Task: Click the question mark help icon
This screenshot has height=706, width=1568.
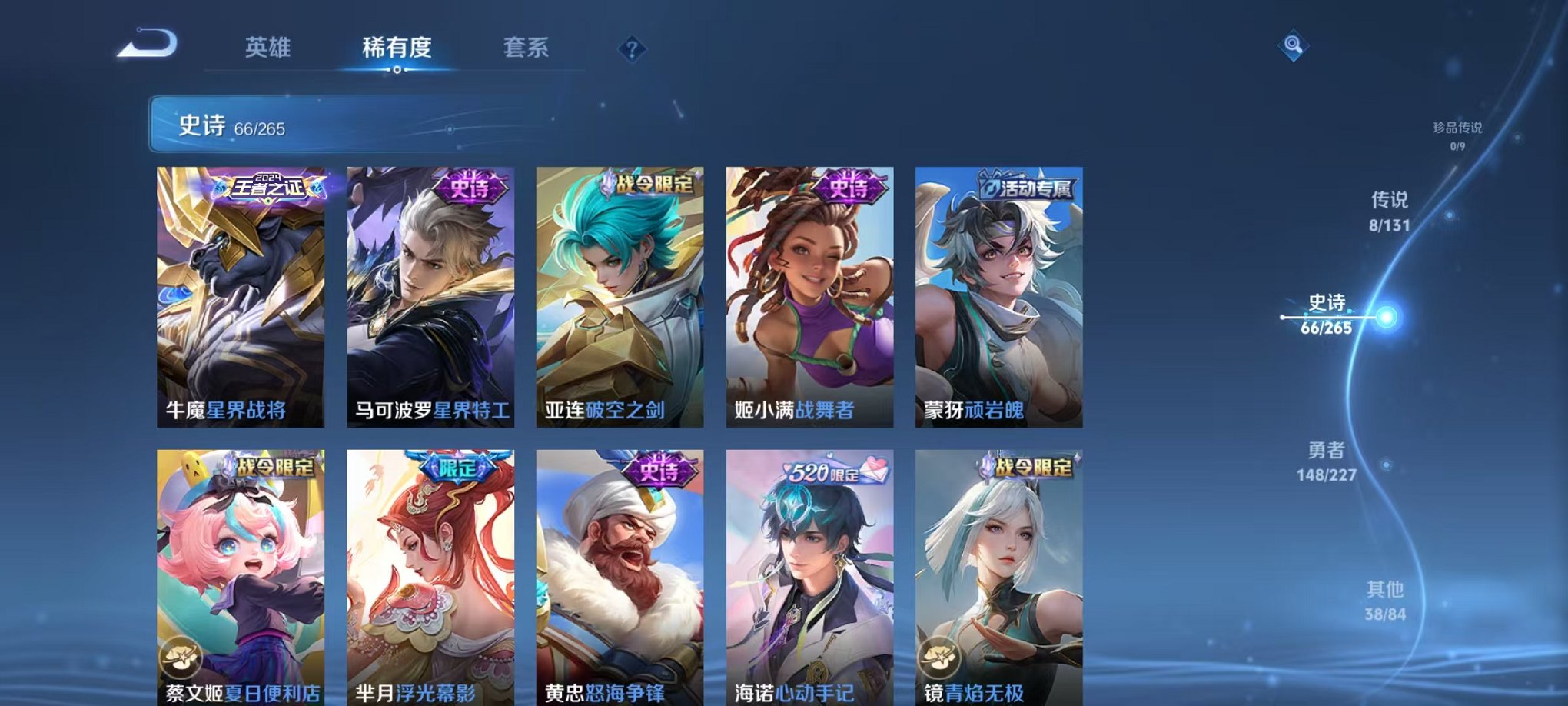Action: point(632,50)
